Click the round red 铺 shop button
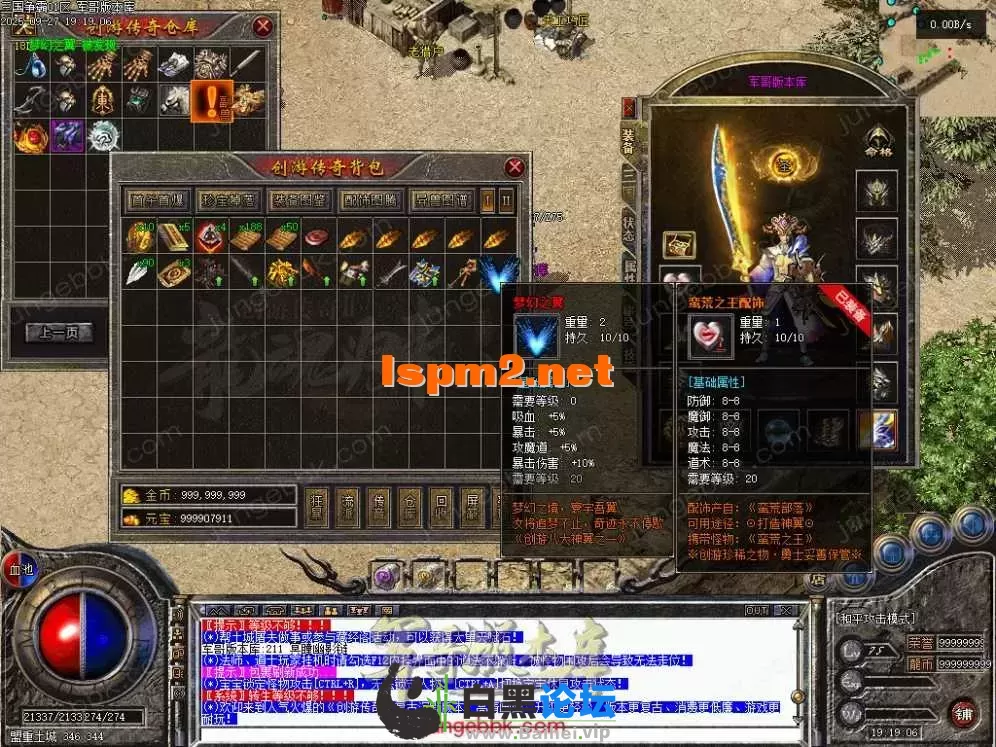Viewport: 996px width, 747px height. pyautogui.click(x=963, y=711)
